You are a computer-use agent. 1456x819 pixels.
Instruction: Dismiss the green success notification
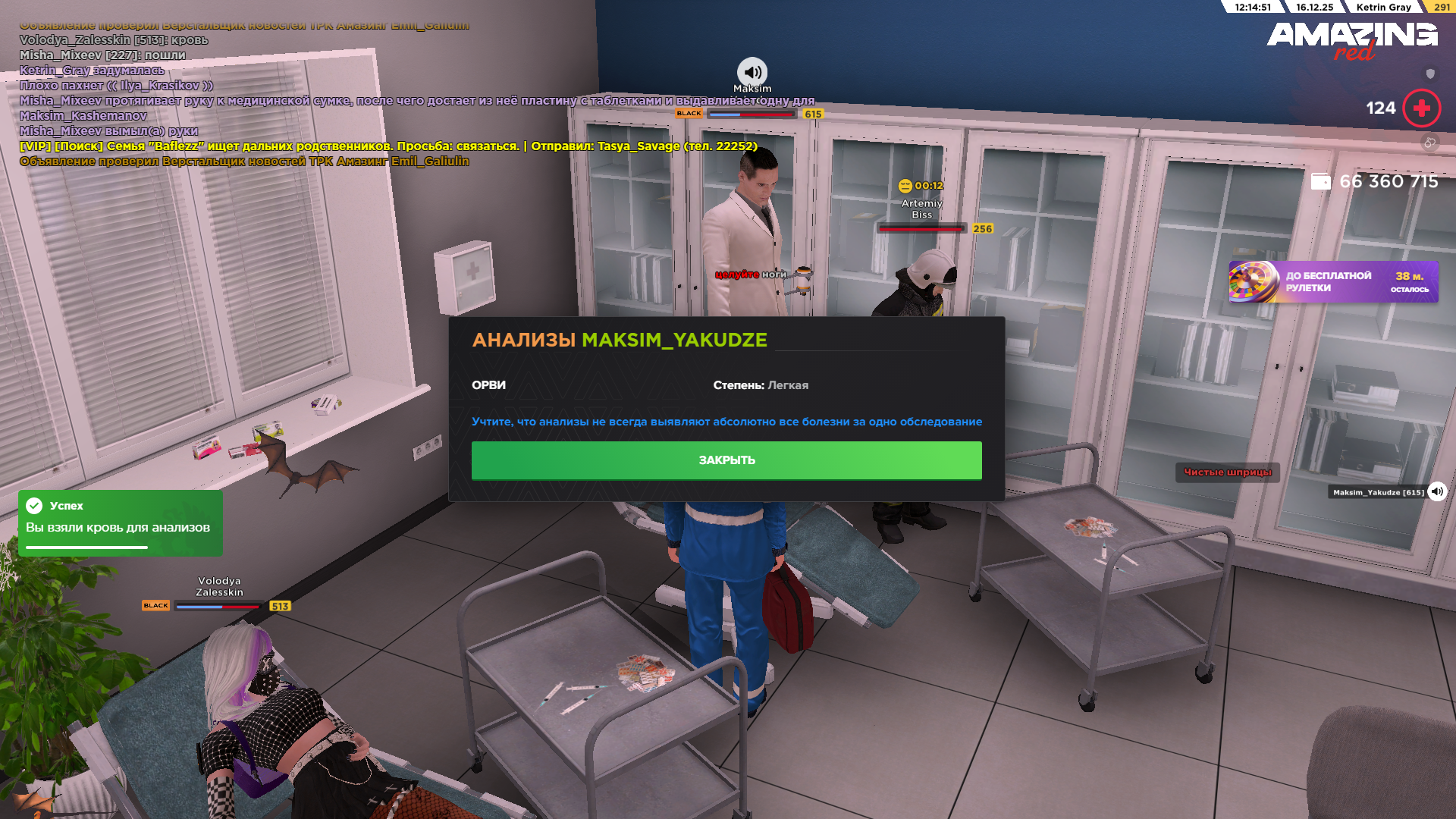click(x=120, y=522)
